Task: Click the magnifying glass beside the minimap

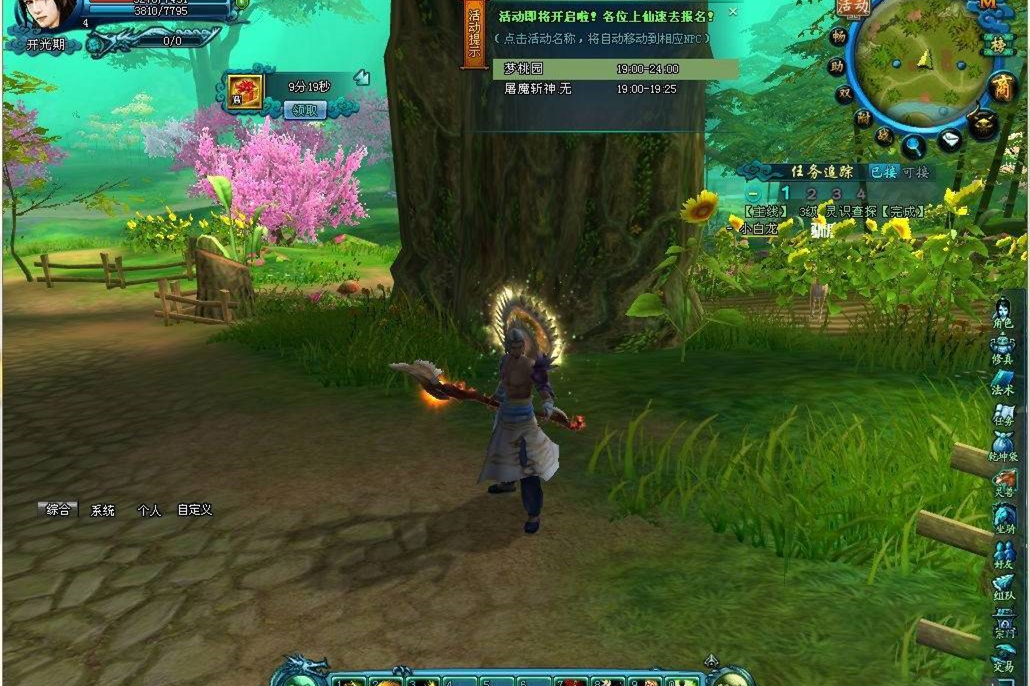Action: pos(914,146)
